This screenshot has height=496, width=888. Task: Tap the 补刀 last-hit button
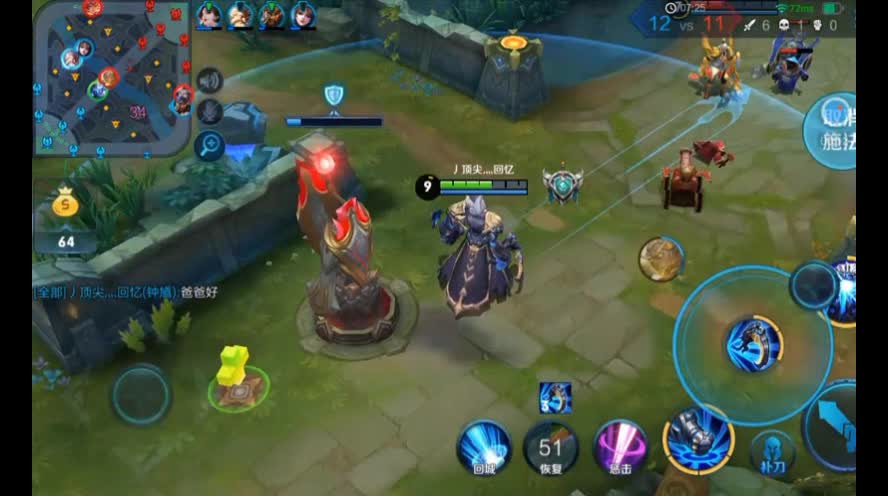click(772, 450)
